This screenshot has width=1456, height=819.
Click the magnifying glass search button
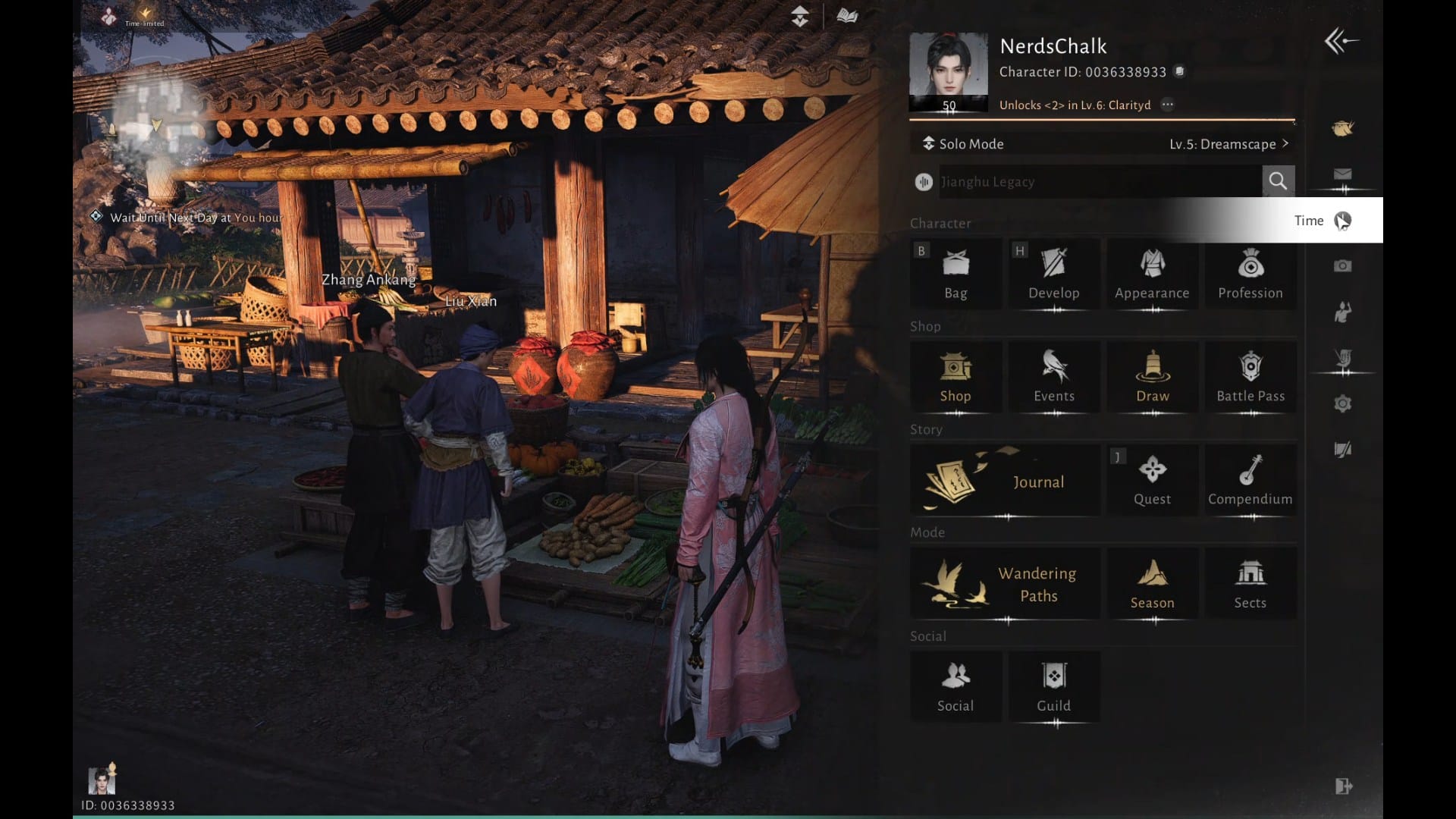(1278, 181)
